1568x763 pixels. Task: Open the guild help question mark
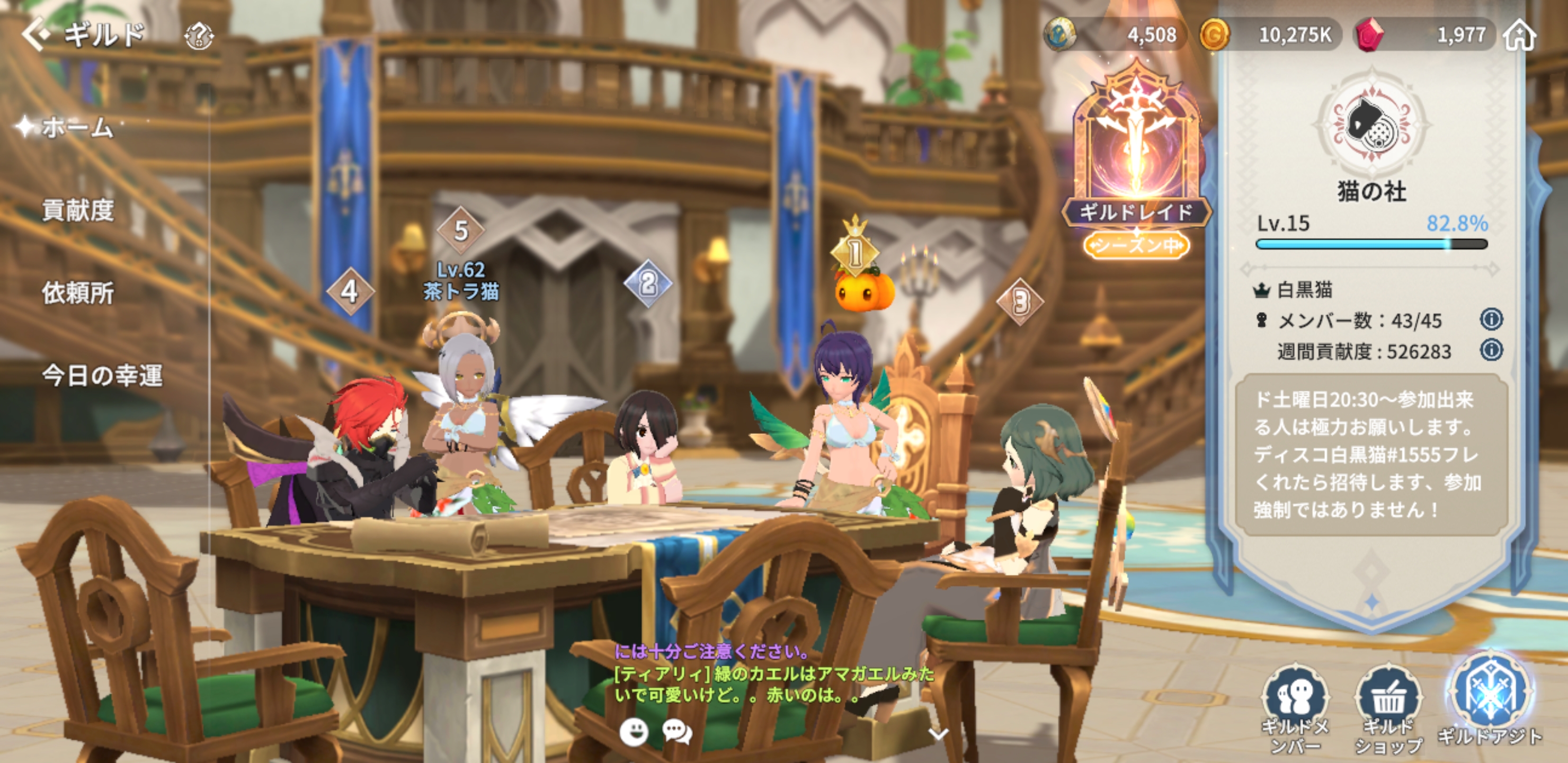[199, 37]
